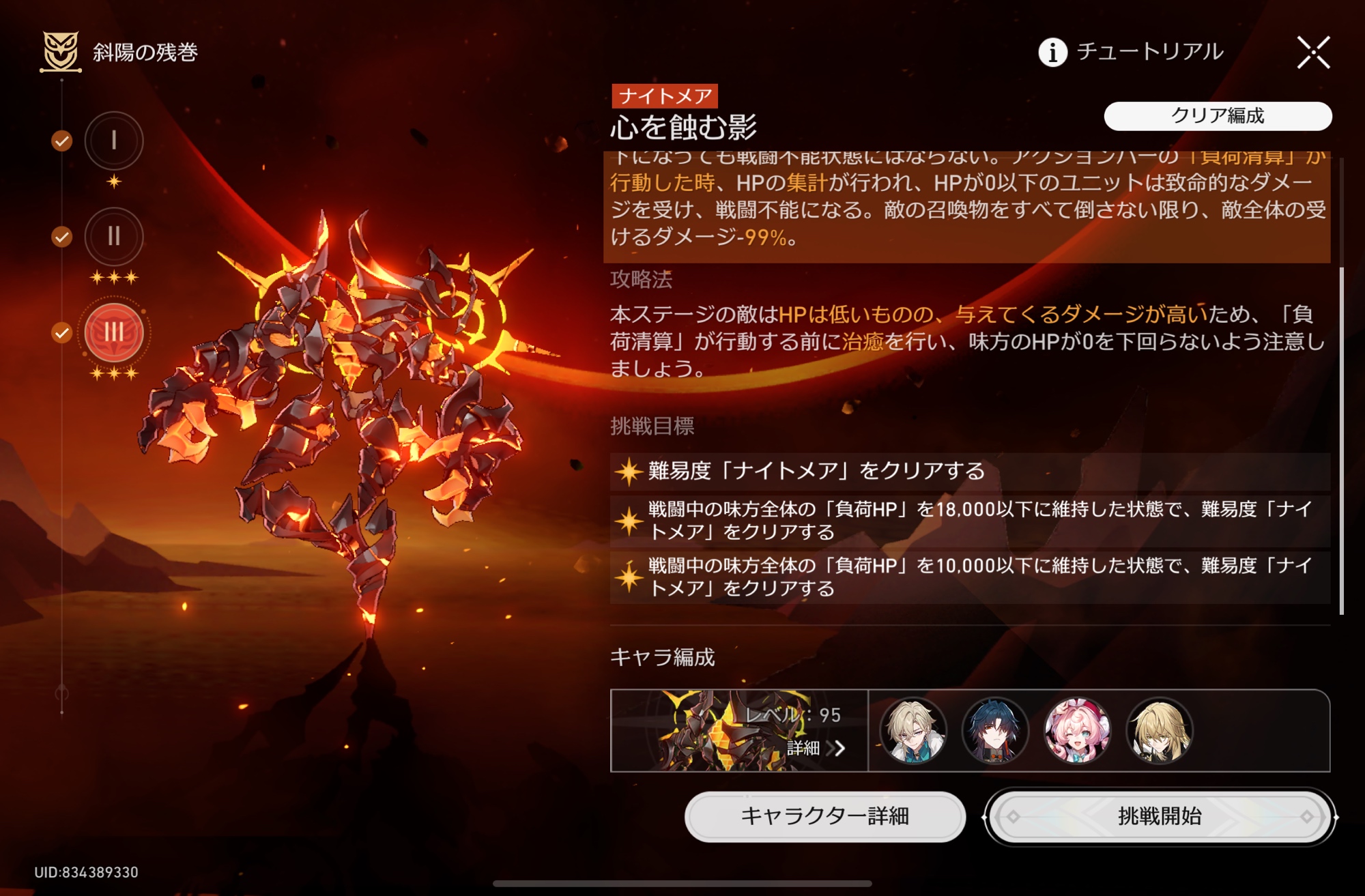Viewport: 1365px width, 896px height.
Task: Close the challenge screen with the X
Action: click(1313, 53)
